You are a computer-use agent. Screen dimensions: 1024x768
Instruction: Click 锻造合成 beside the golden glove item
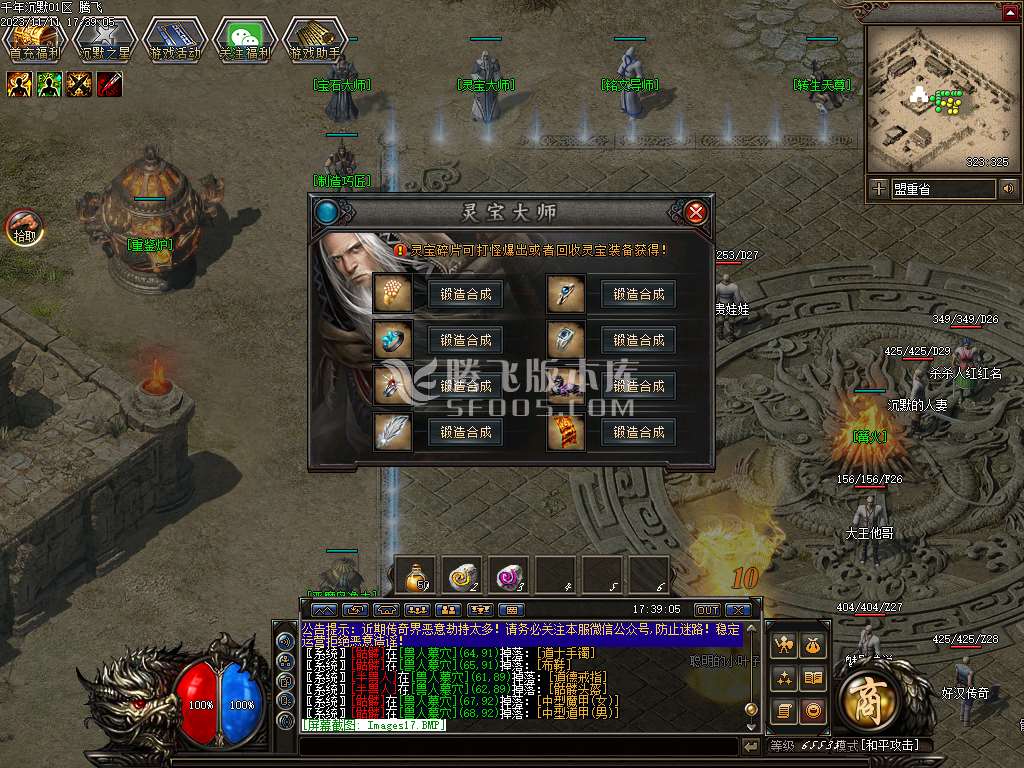pos(465,294)
